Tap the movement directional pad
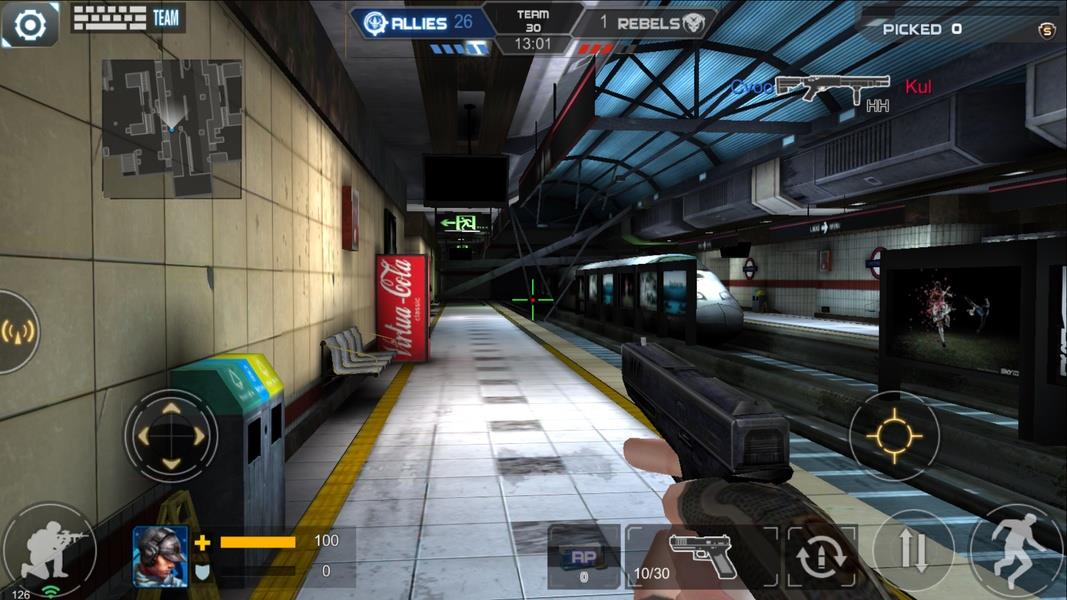This screenshot has width=1067, height=600. 171,436
